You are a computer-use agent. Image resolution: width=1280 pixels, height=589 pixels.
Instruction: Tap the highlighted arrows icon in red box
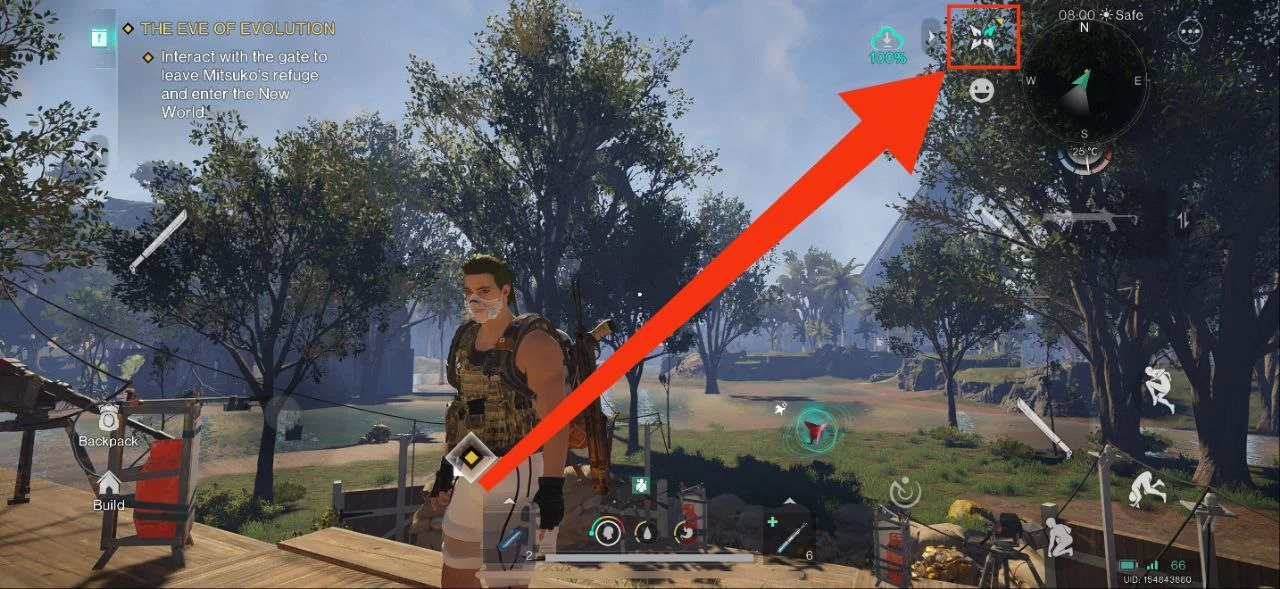(x=983, y=37)
